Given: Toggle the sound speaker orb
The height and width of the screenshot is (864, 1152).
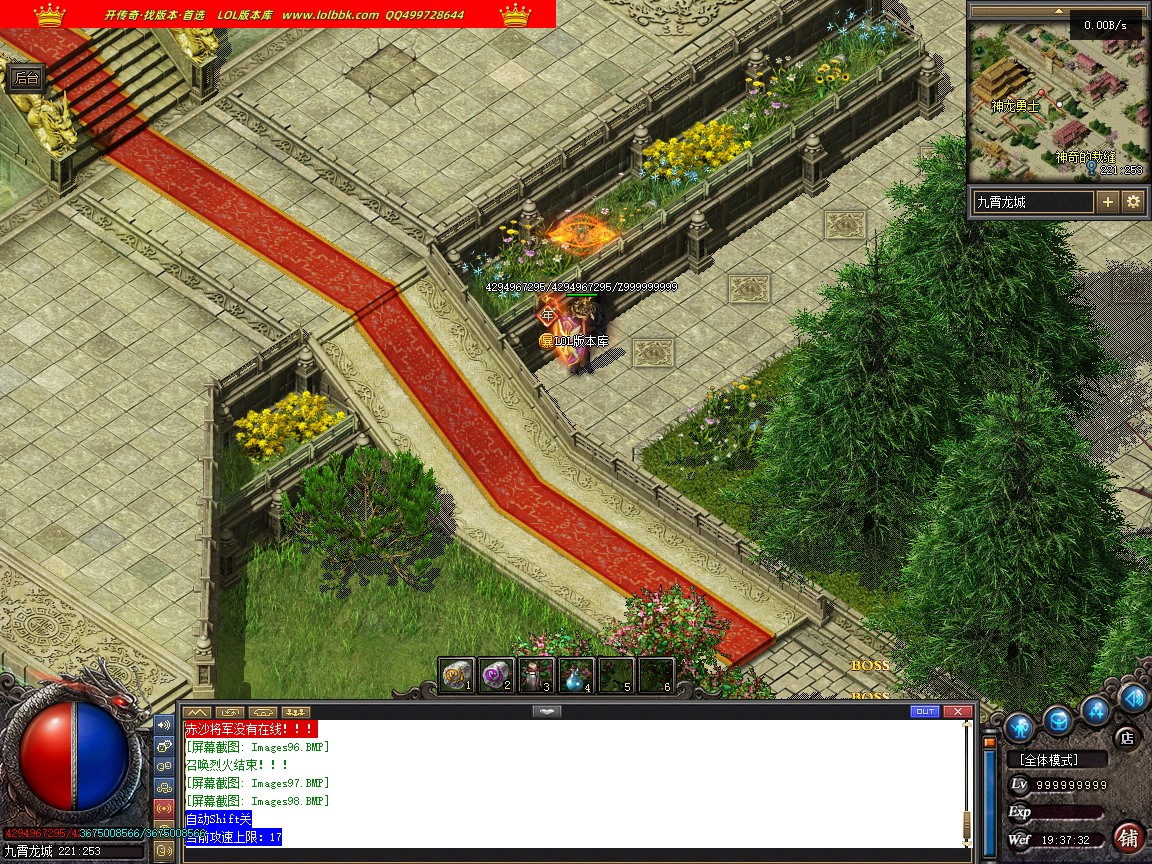Looking at the screenshot, I should click(1132, 697).
